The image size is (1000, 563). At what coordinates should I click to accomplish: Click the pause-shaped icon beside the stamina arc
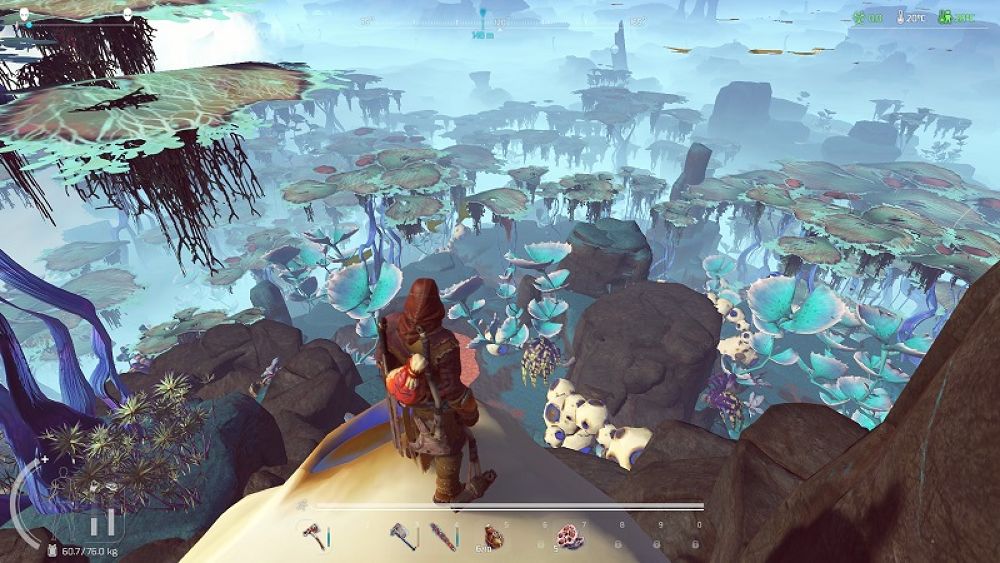(x=102, y=522)
